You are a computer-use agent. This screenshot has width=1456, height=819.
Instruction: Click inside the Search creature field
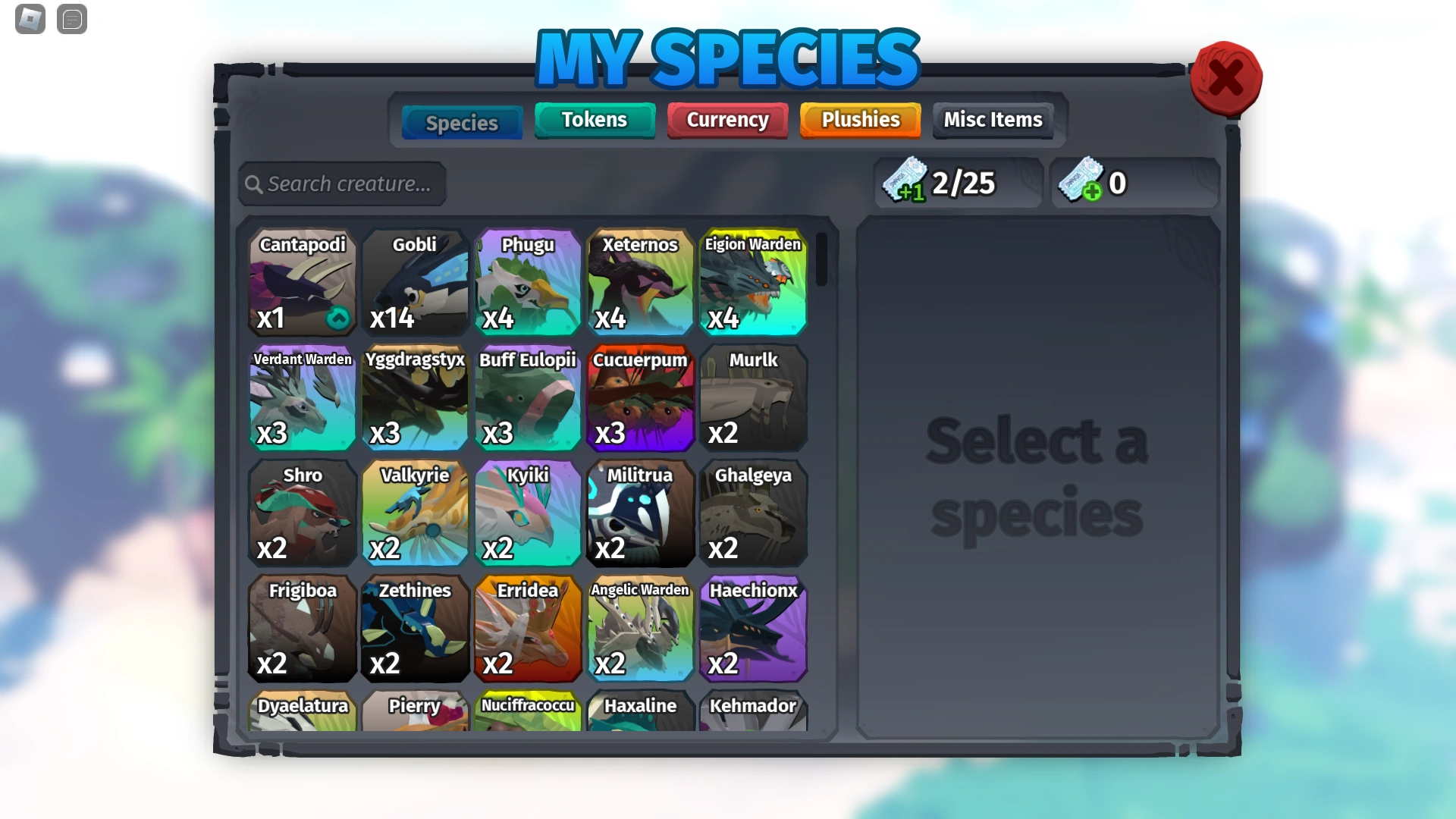click(x=349, y=184)
